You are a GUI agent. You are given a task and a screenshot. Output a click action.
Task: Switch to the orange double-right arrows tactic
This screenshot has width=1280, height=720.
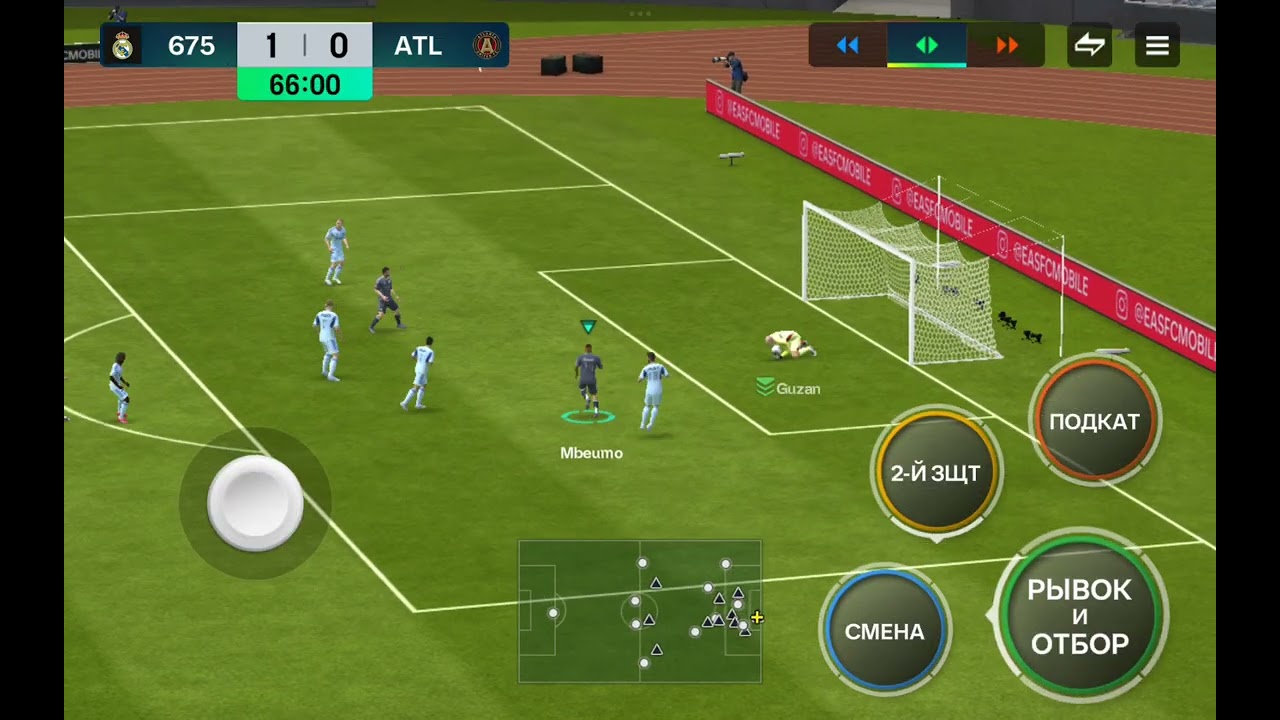[x=1006, y=46]
